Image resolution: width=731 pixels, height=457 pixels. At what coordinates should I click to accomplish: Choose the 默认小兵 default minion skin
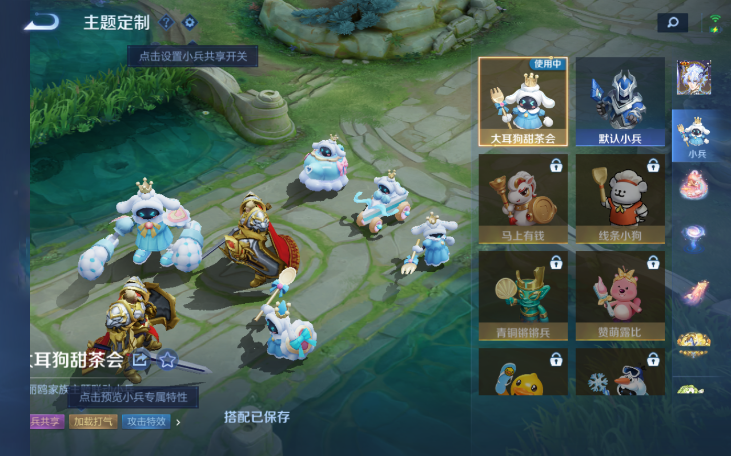click(x=620, y=102)
